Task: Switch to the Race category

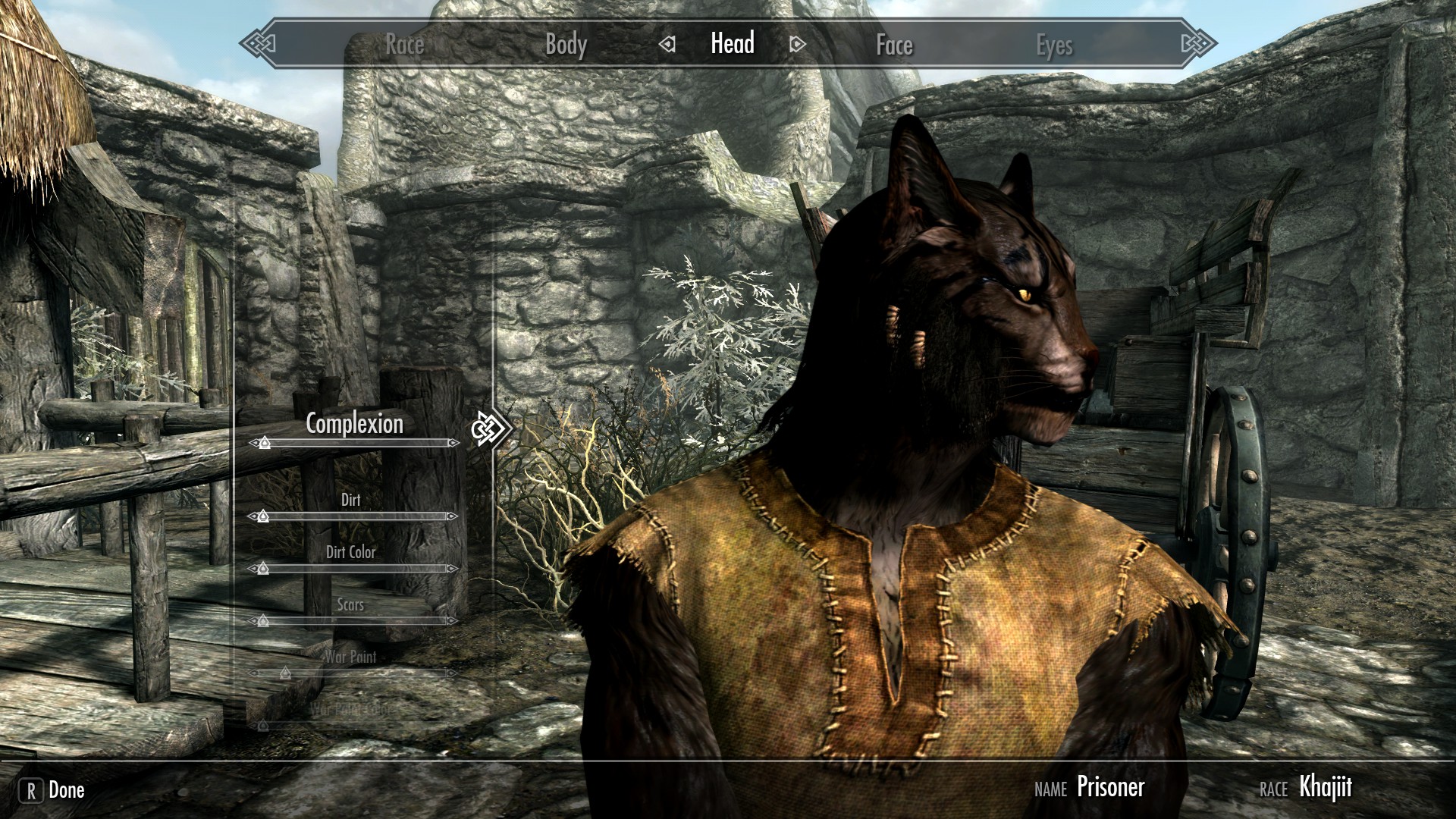Action: [x=406, y=45]
